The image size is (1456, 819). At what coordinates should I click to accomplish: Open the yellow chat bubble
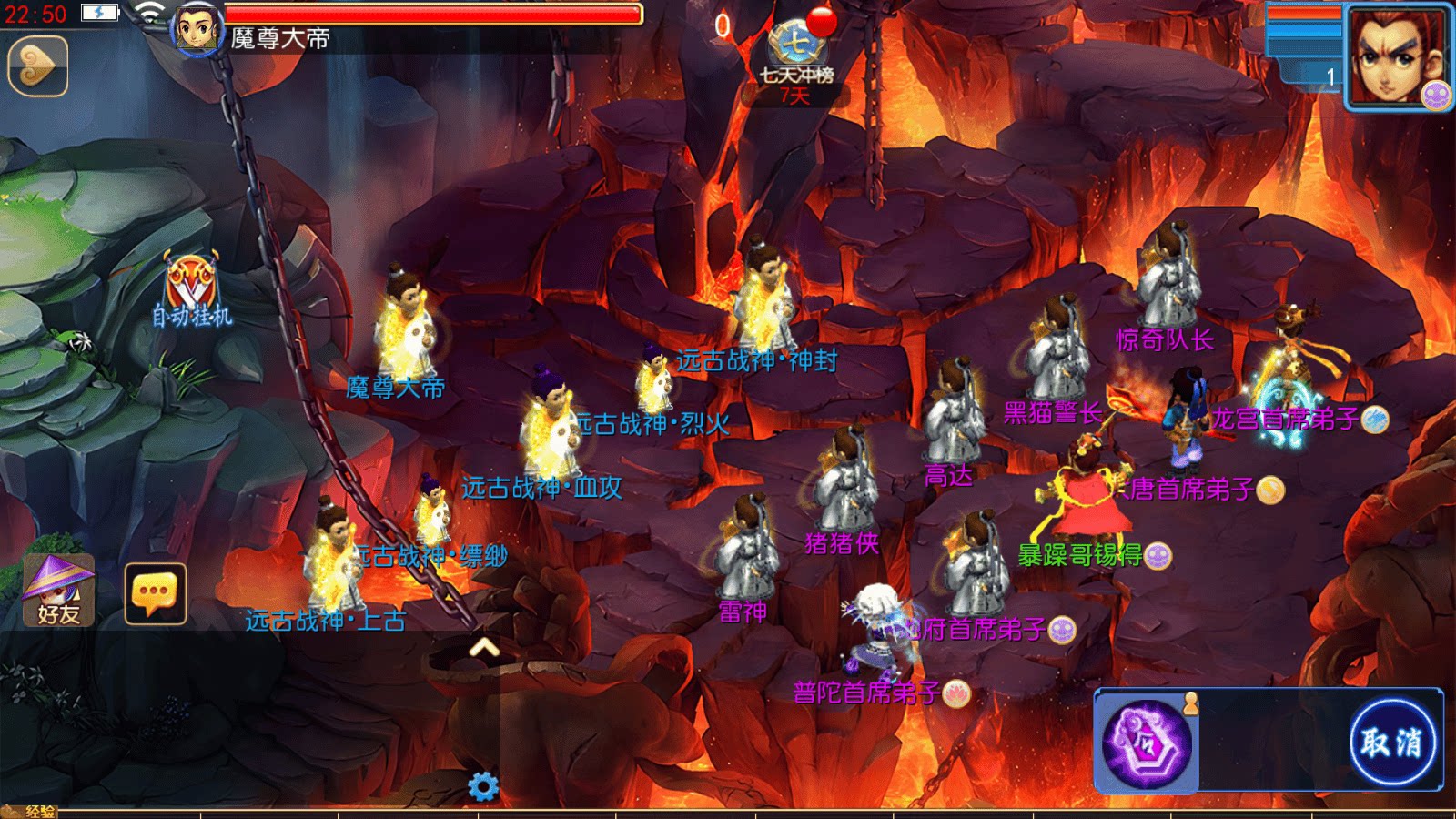[155, 593]
